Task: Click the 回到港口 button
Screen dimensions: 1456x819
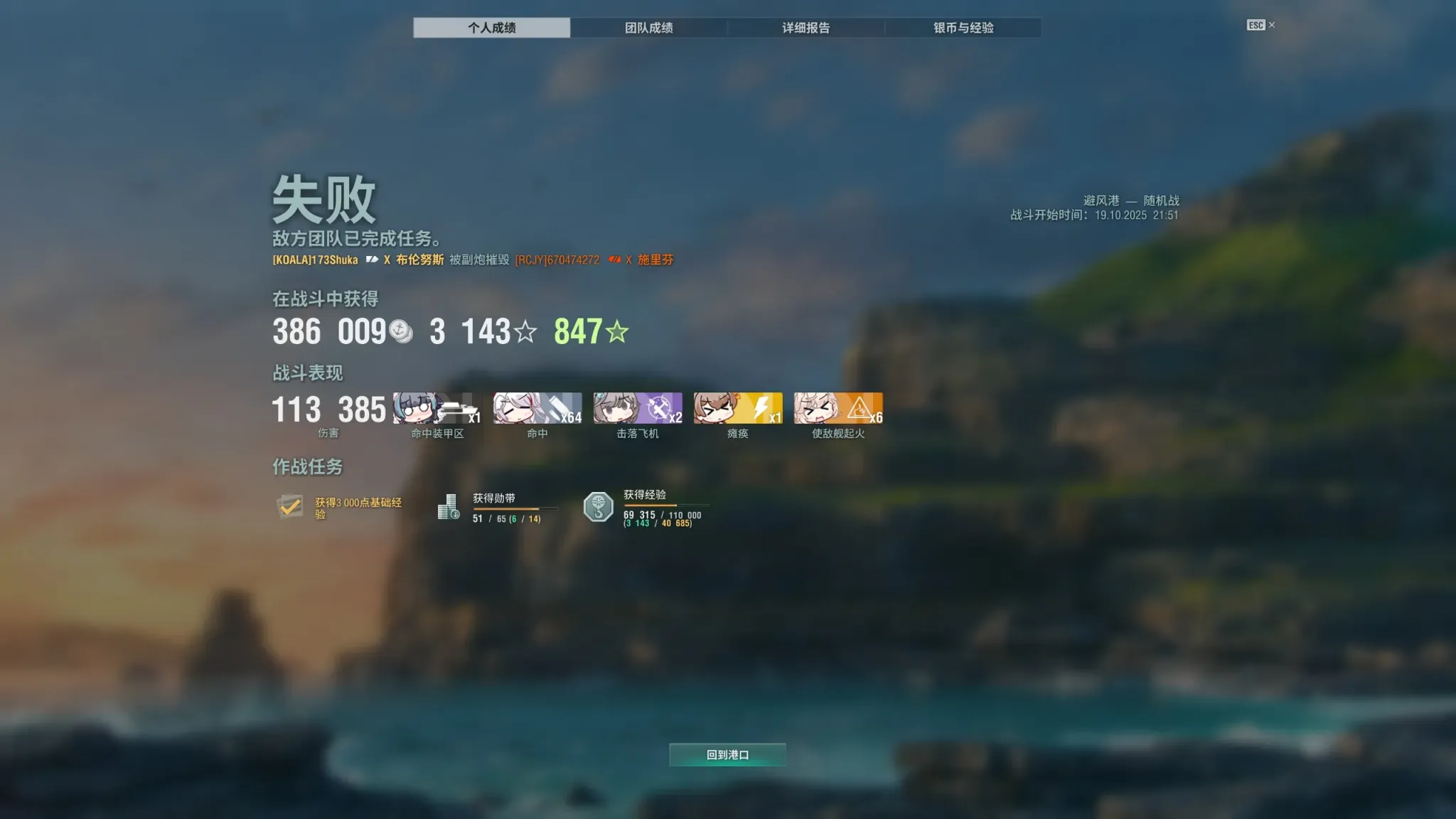Action: (x=727, y=754)
